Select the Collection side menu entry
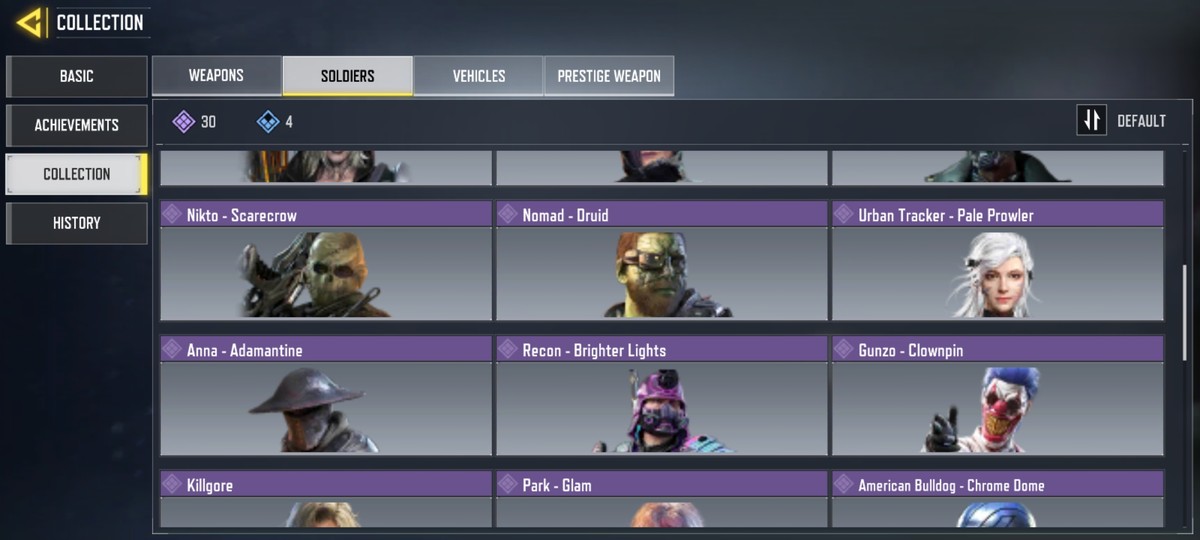Image resolution: width=1200 pixels, height=540 pixels. 77,174
